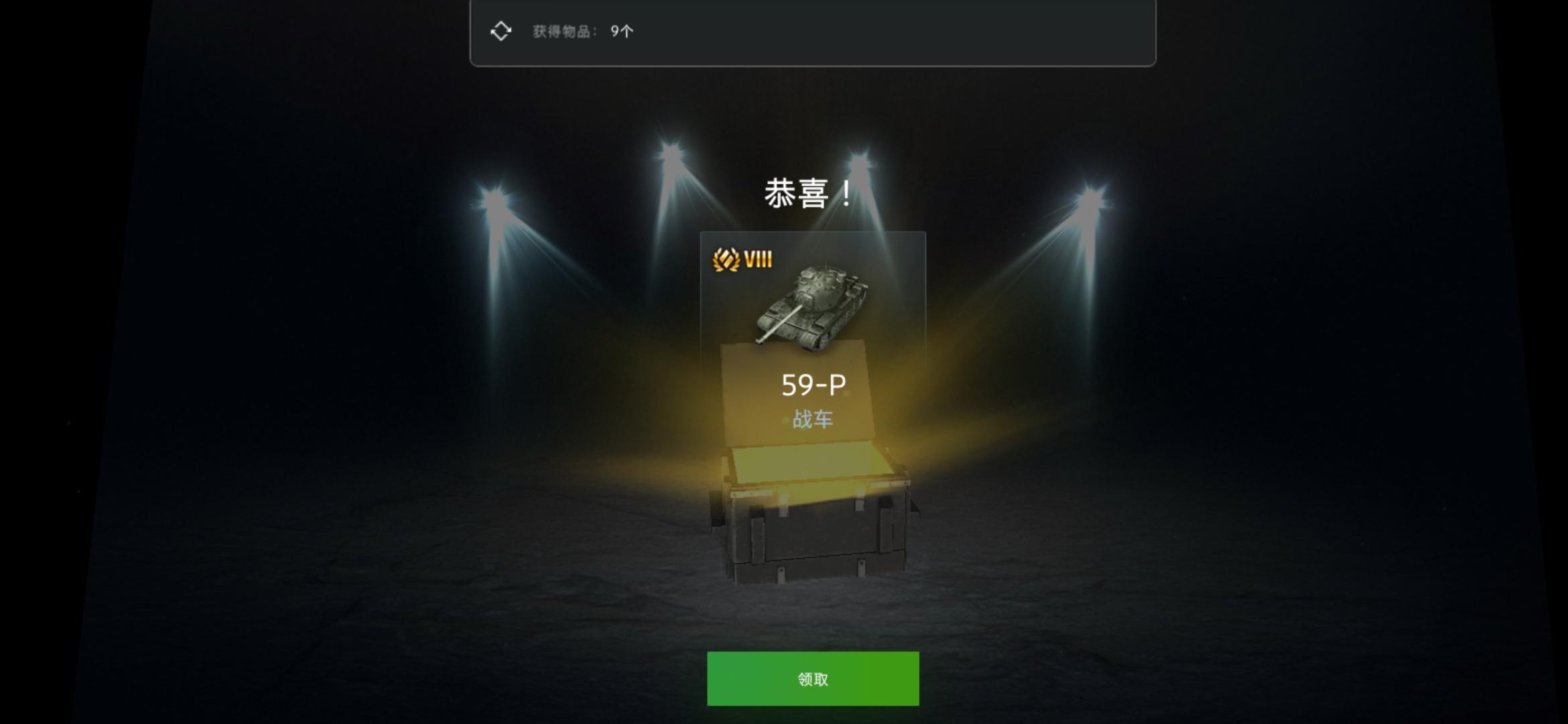Click the diamond-shaped swap arrows icon

pyautogui.click(x=501, y=30)
